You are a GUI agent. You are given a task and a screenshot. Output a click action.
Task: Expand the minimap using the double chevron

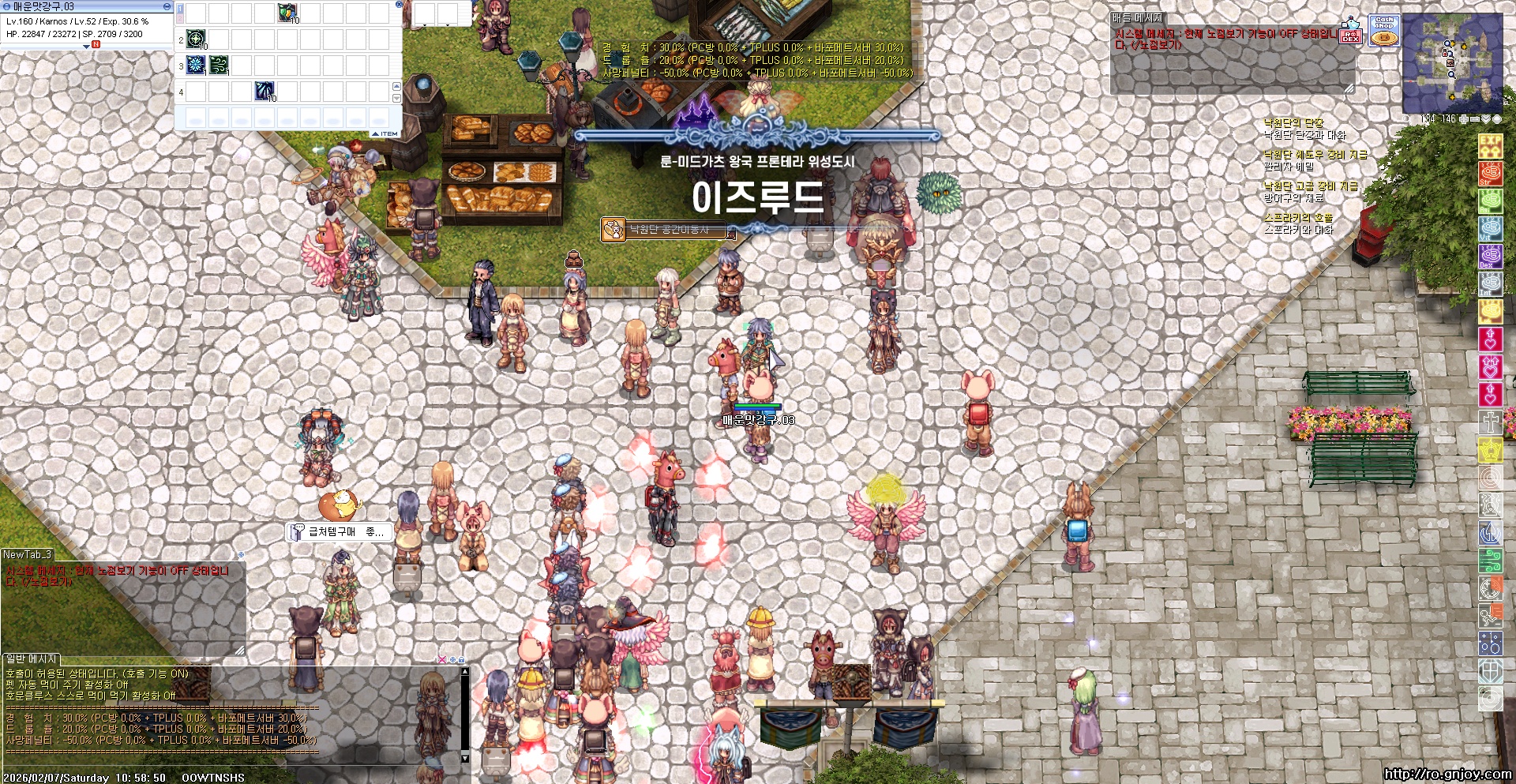coord(1485,118)
